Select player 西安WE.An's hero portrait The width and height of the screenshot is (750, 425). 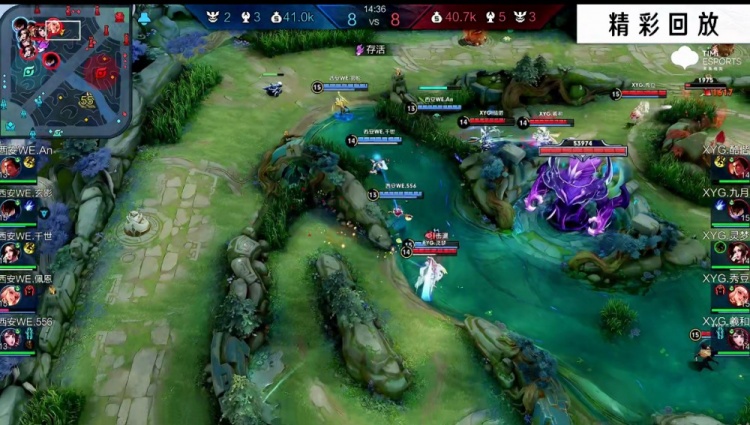[11, 168]
